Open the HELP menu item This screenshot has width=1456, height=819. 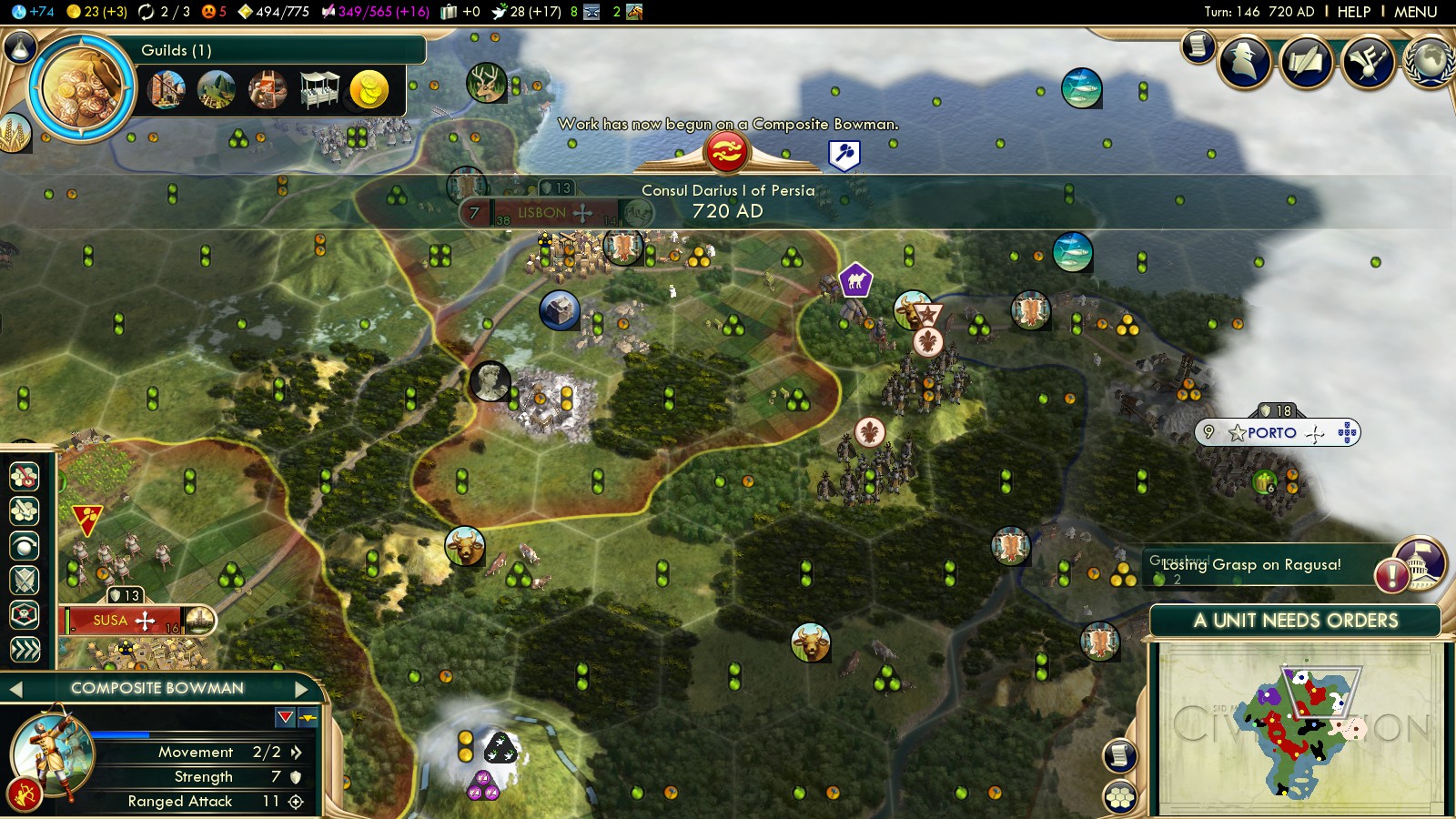tap(1353, 12)
